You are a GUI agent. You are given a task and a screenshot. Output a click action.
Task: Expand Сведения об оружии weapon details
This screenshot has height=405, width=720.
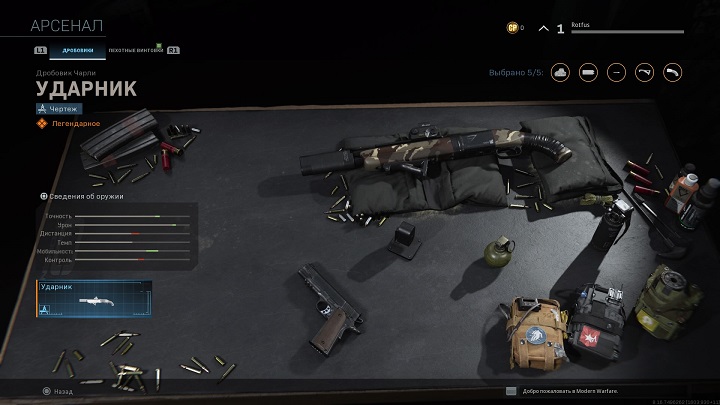tap(85, 196)
